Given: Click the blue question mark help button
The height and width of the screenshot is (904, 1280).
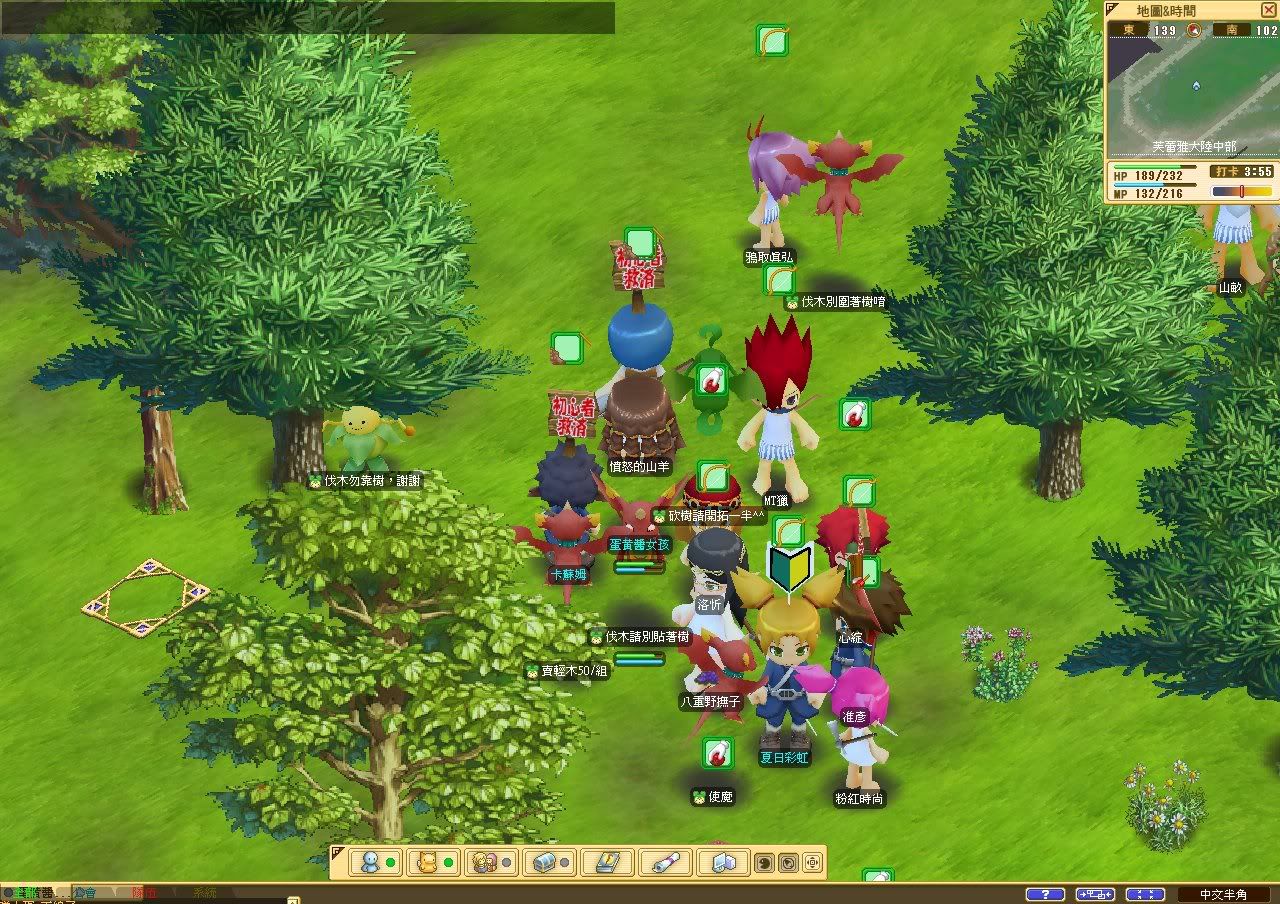Looking at the screenshot, I should coord(1045,894).
